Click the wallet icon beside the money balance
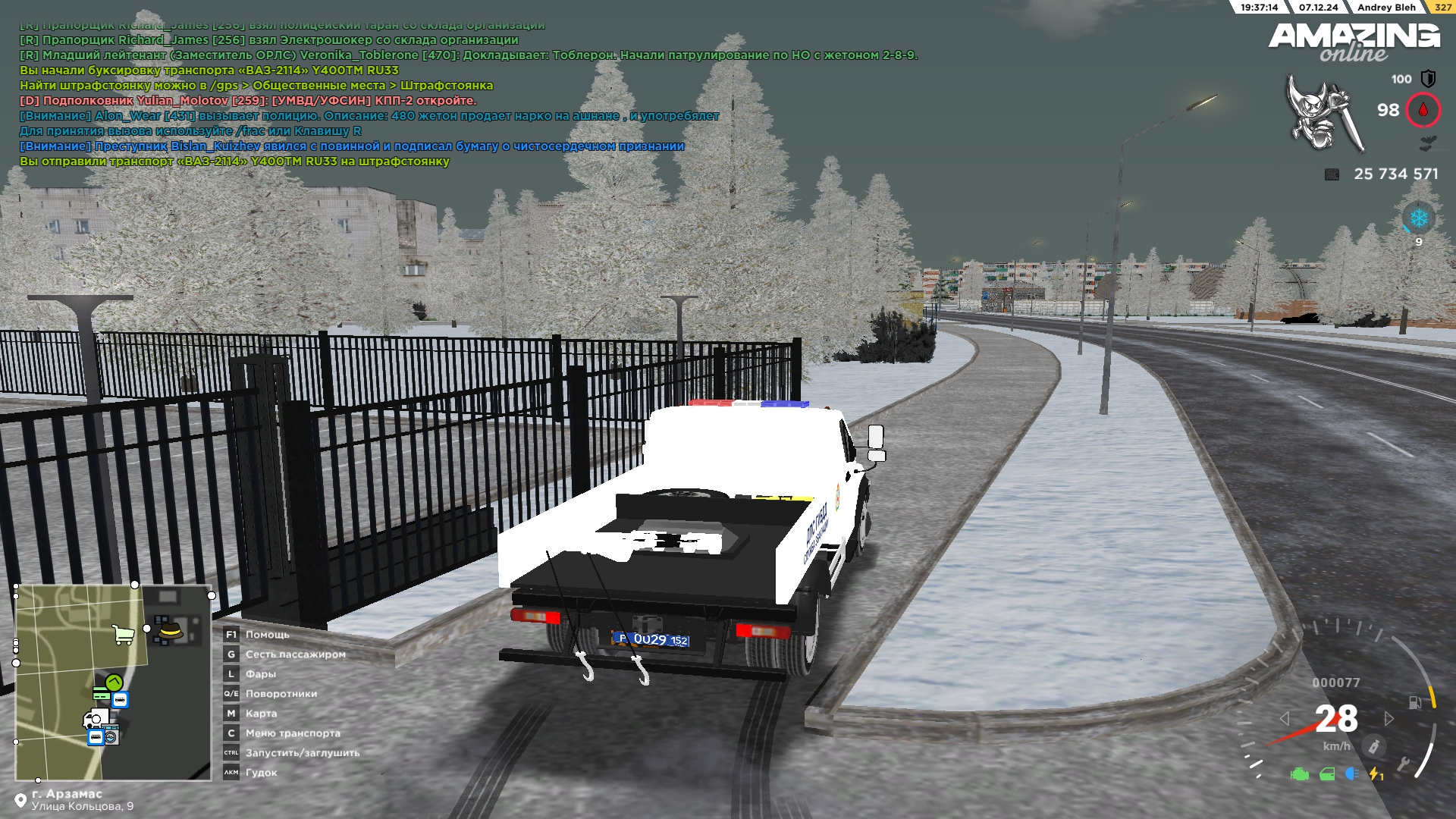1456x819 pixels. [x=1332, y=174]
